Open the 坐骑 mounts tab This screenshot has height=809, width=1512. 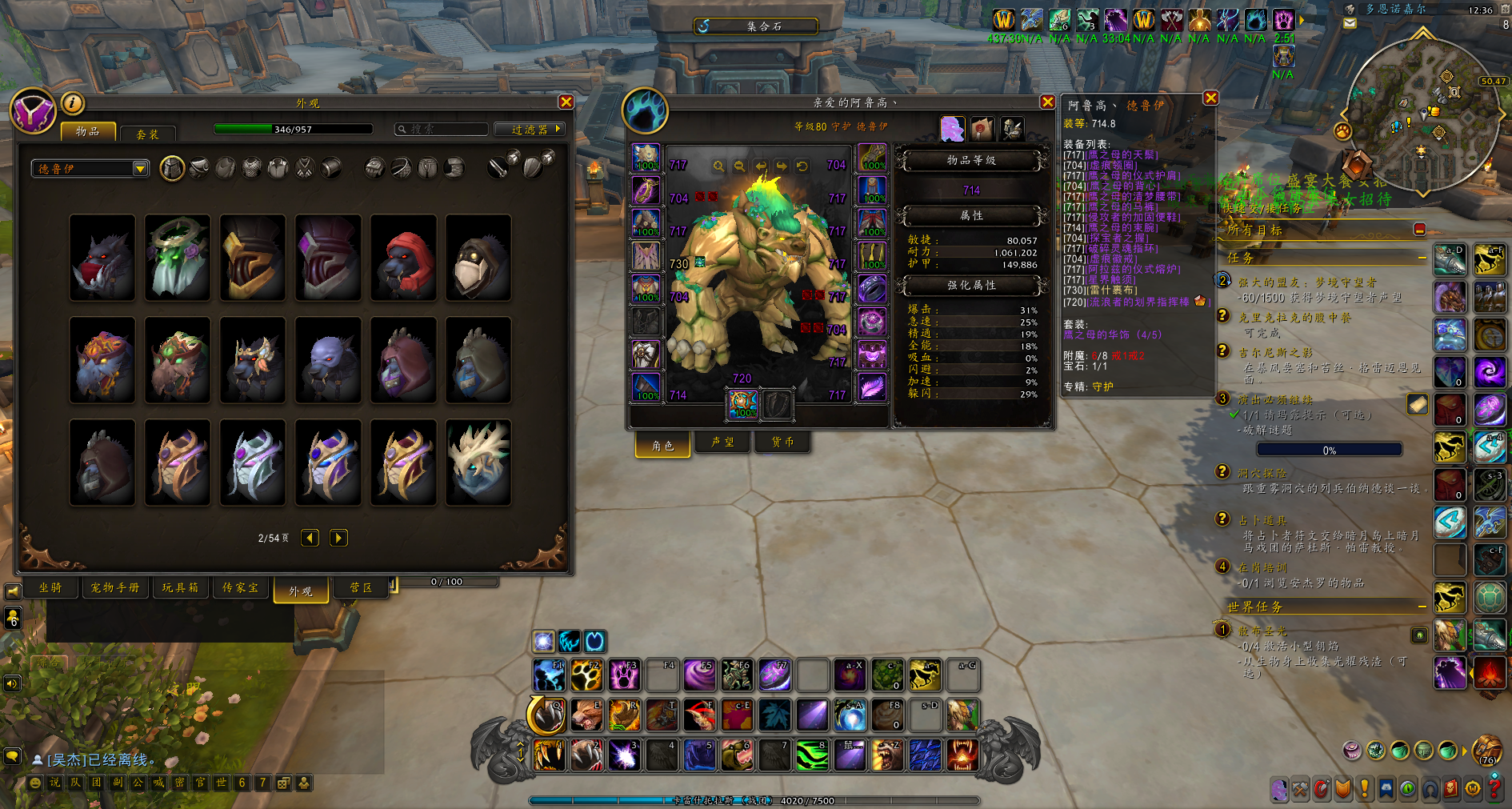pyautogui.click(x=50, y=587)
